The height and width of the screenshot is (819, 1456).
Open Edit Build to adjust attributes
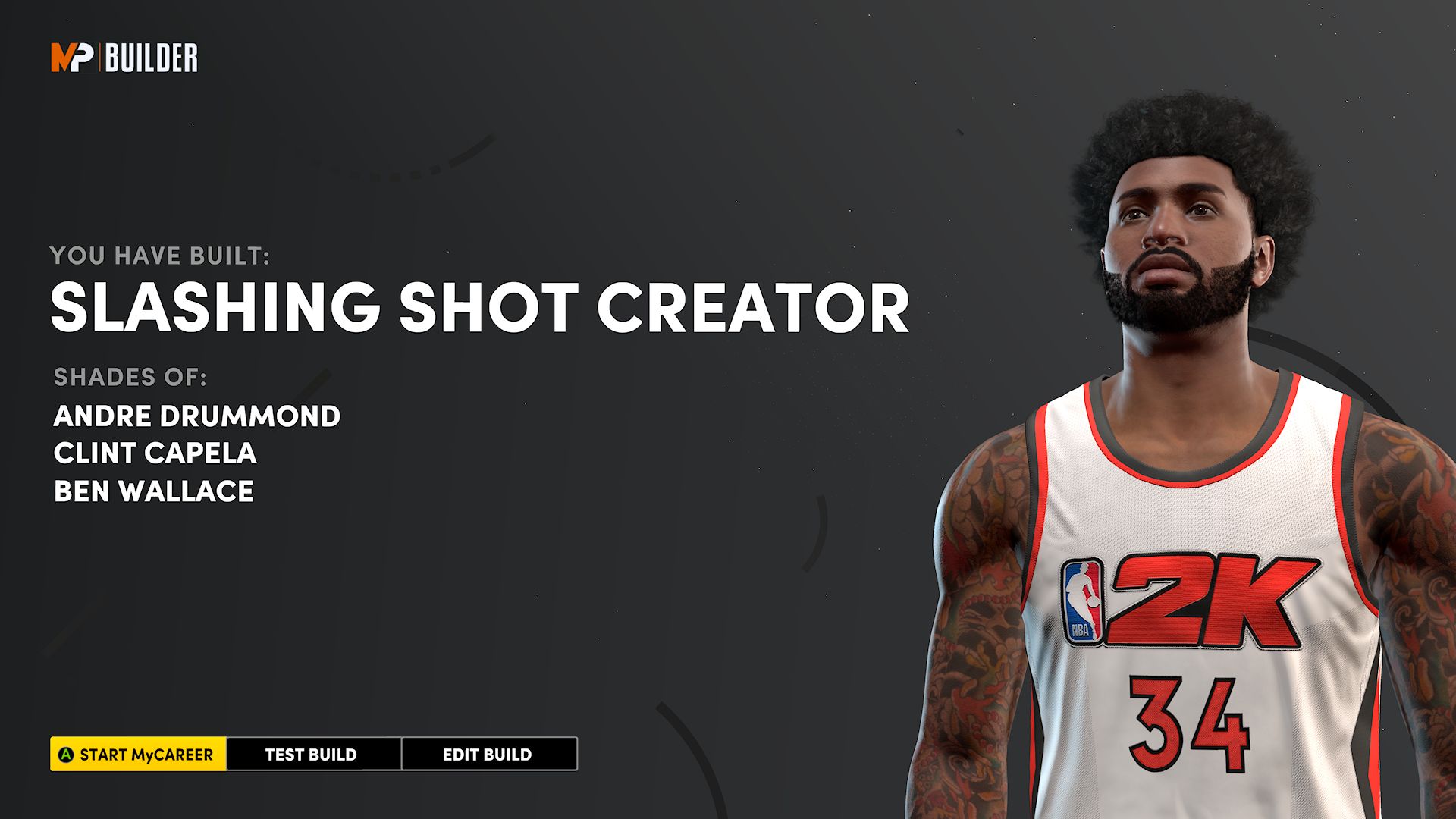(x=488, y=755)
